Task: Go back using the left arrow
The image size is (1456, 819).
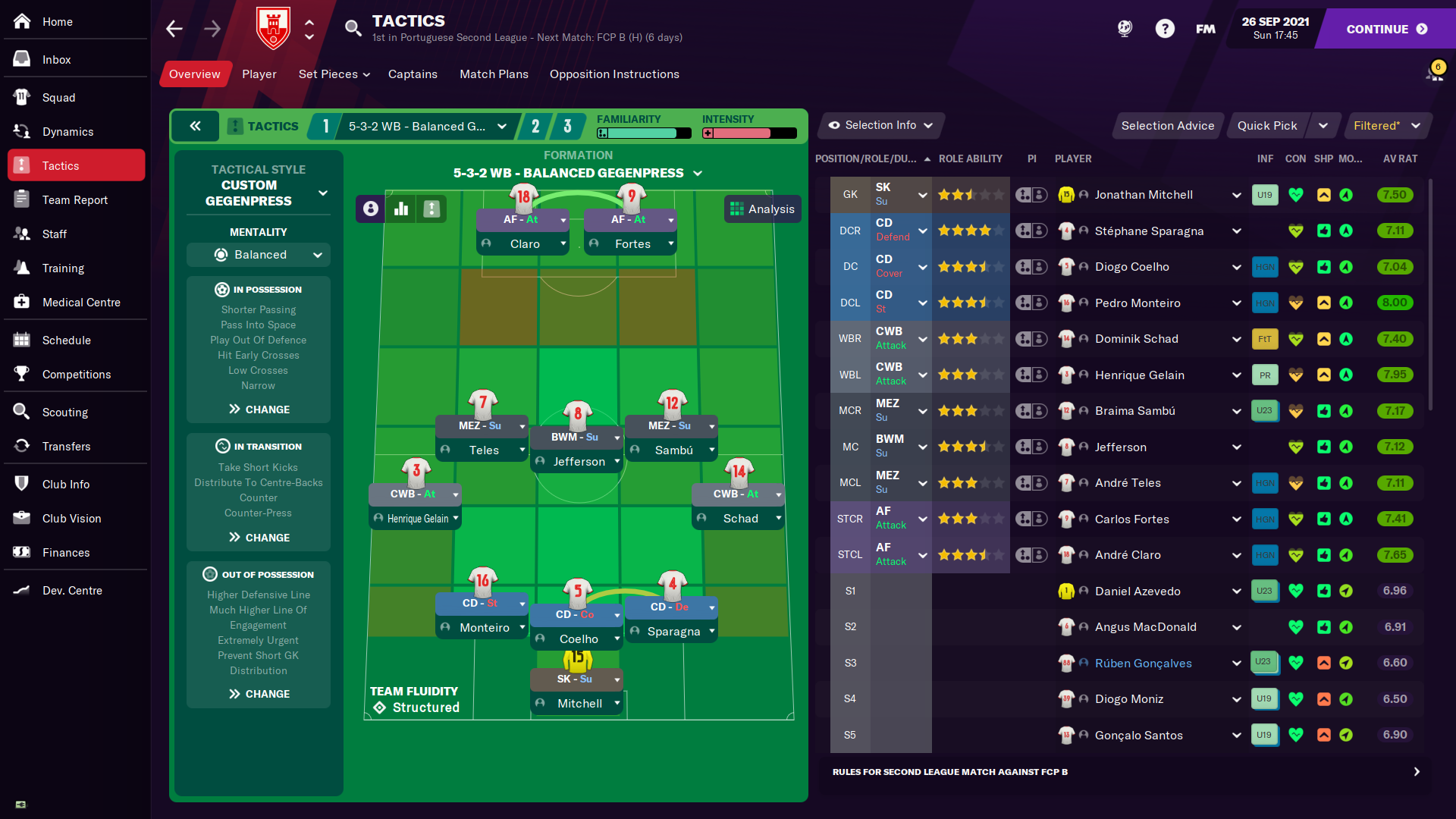Action: 174,29
